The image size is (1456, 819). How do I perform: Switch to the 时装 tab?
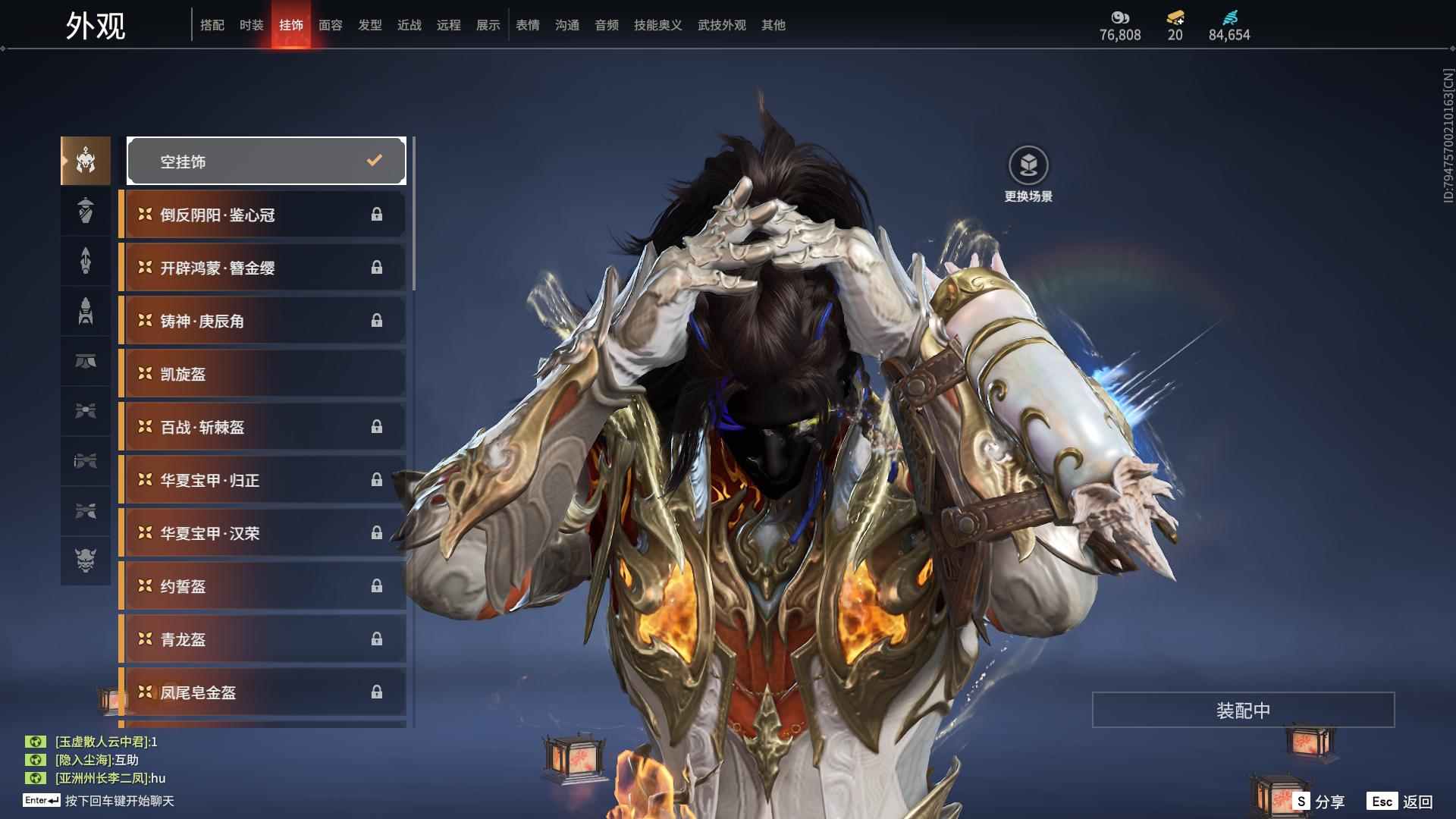click(251, 25)
